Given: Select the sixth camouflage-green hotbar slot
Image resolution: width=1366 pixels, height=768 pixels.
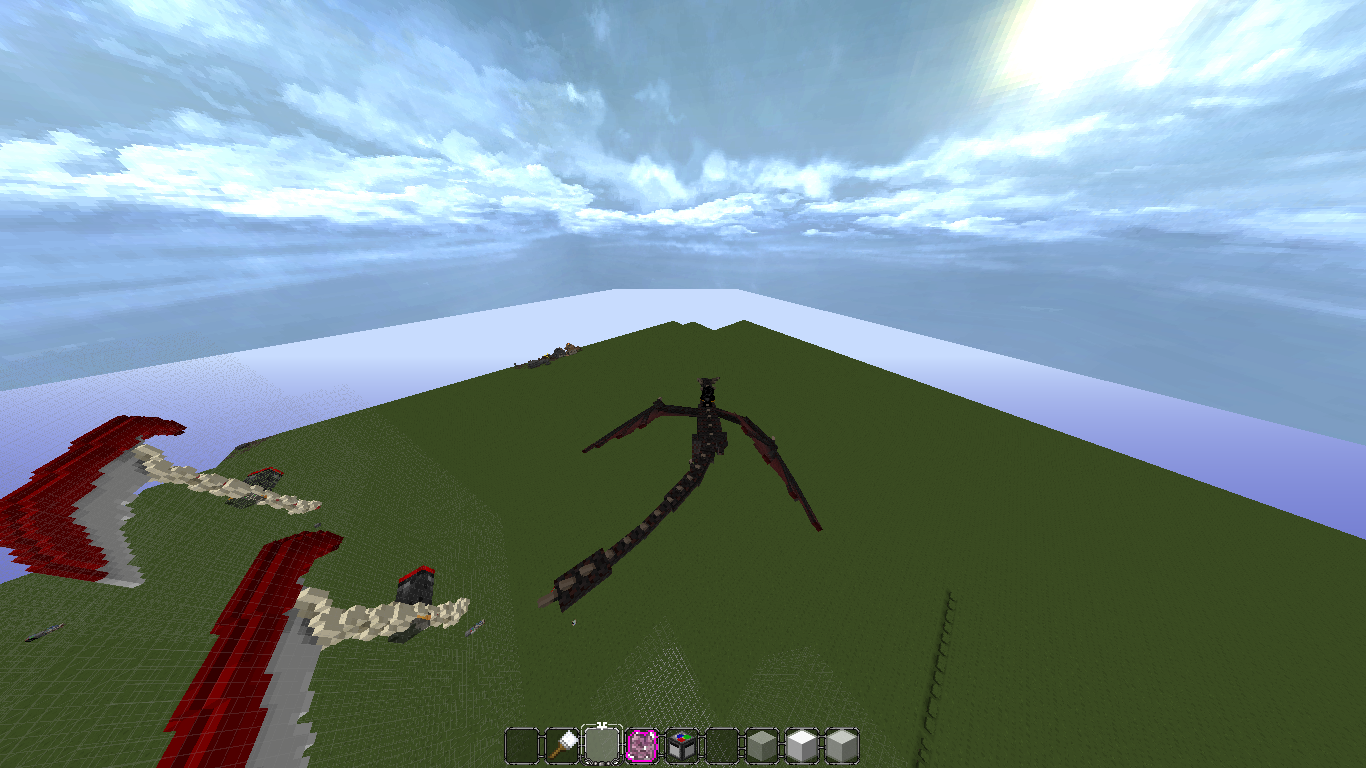Looking at the screenshot, I should (x=719, y=747).
